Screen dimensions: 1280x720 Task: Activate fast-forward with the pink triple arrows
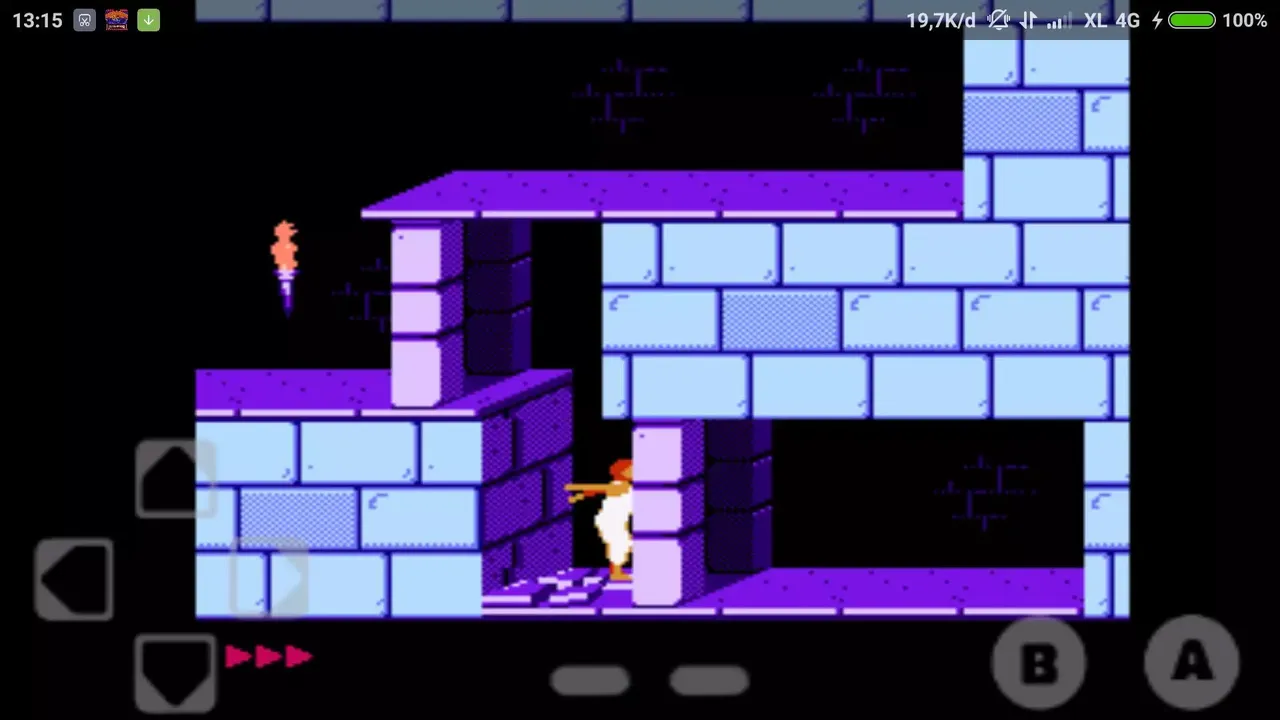click(268, 657)
